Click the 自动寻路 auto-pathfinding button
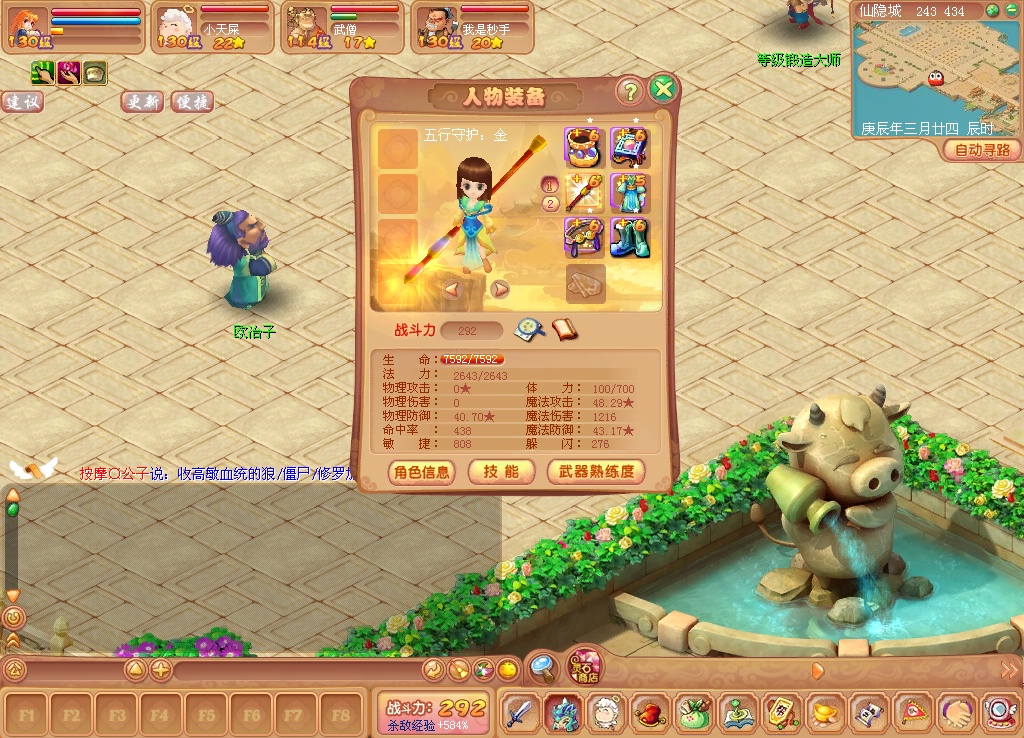The image size is (1024, 738). tap(982, 150)
